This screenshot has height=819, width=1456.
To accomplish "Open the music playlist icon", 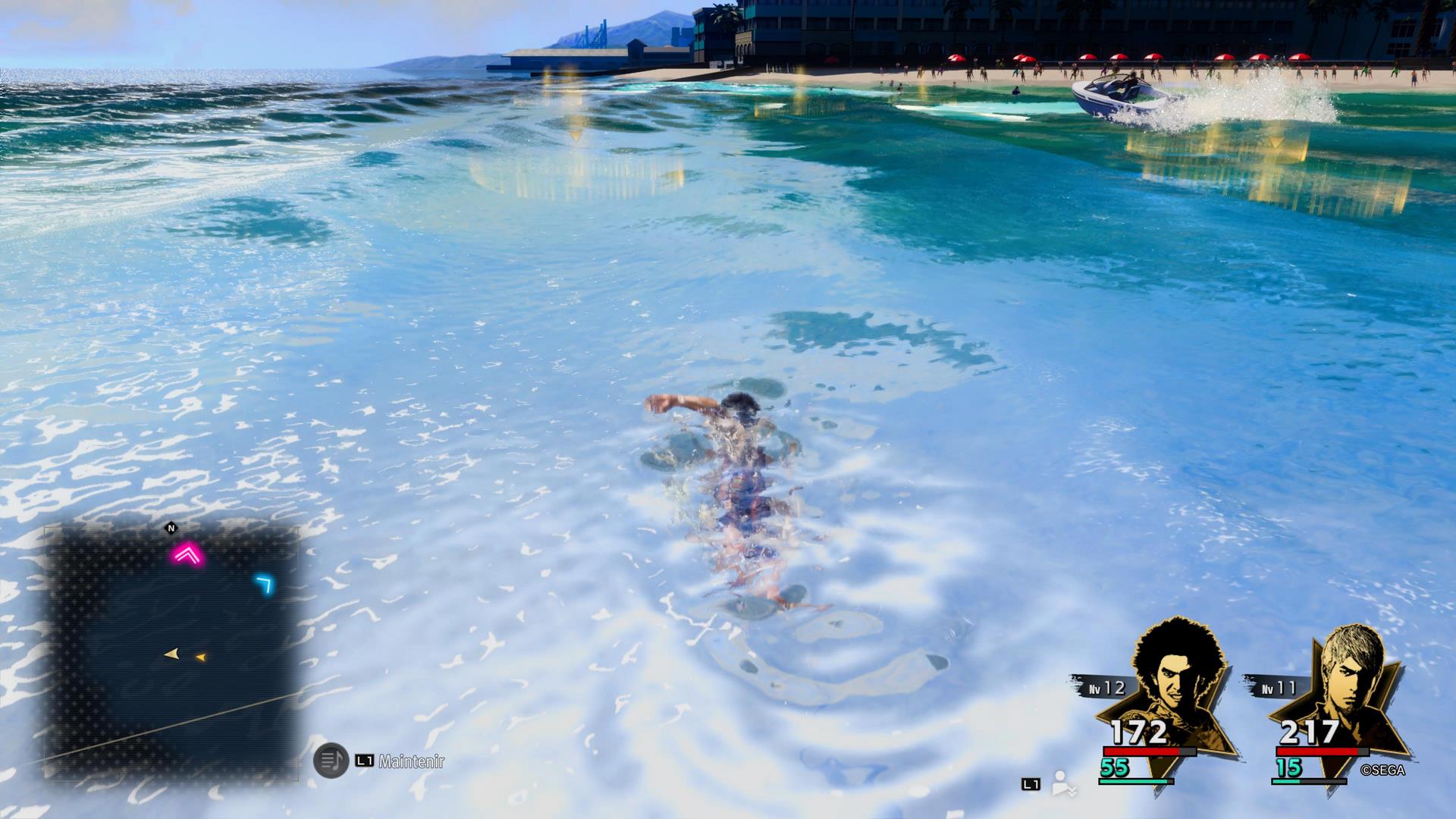I will (x=331, y=761).
